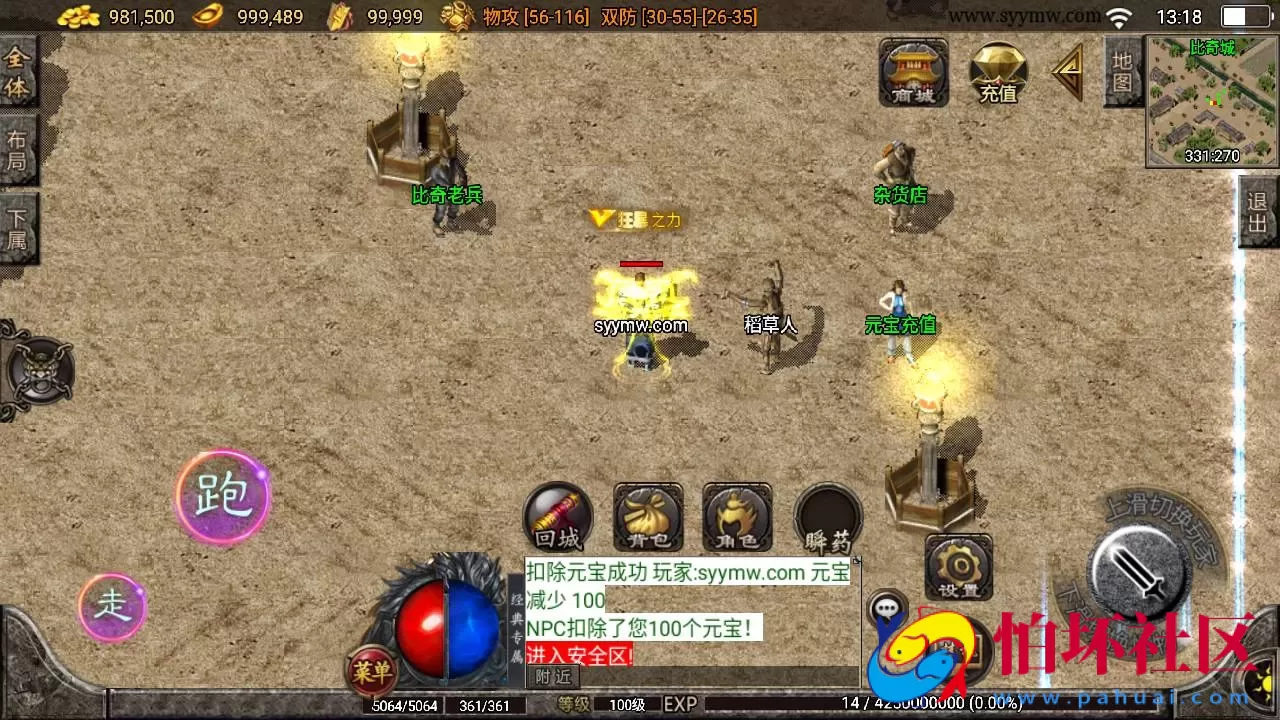This screenshot has height=720, width=1280.
Task: Select the 附近 nearby chat tab
Action: tap(553, 677)
